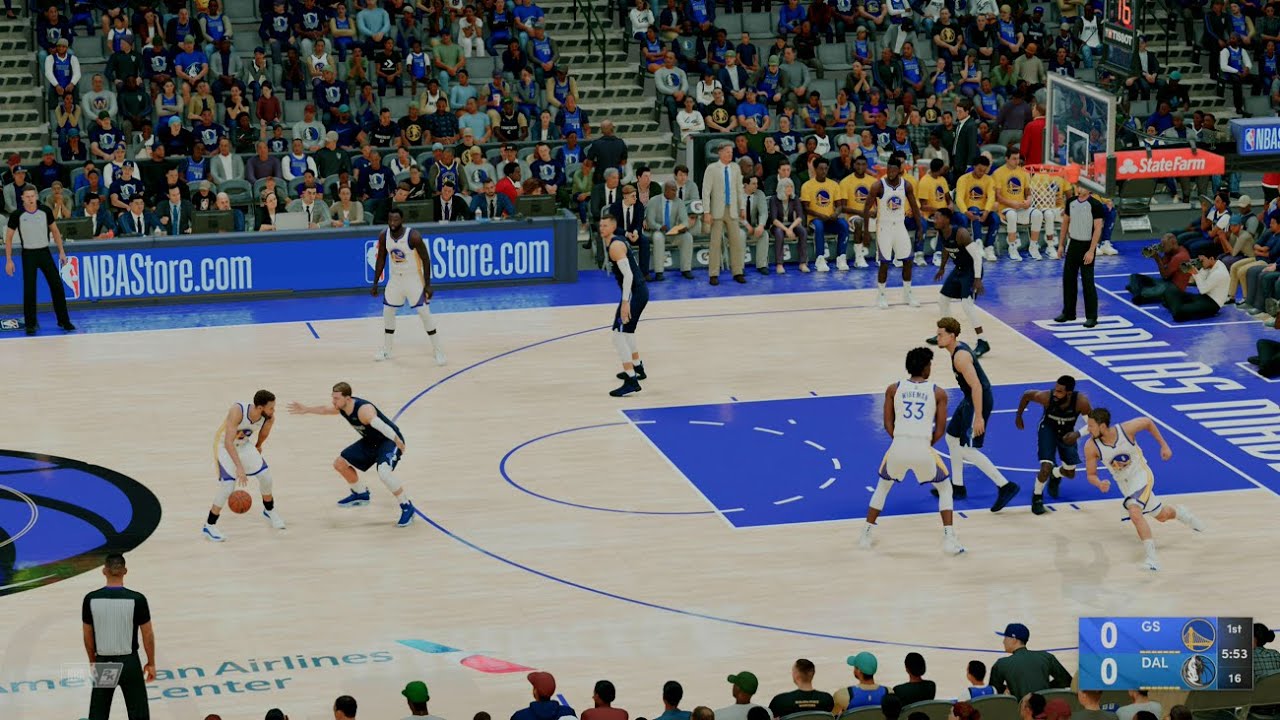Toggle the shot clock display showing 16
This screenshot has height=720, width=1280.
1234,678
